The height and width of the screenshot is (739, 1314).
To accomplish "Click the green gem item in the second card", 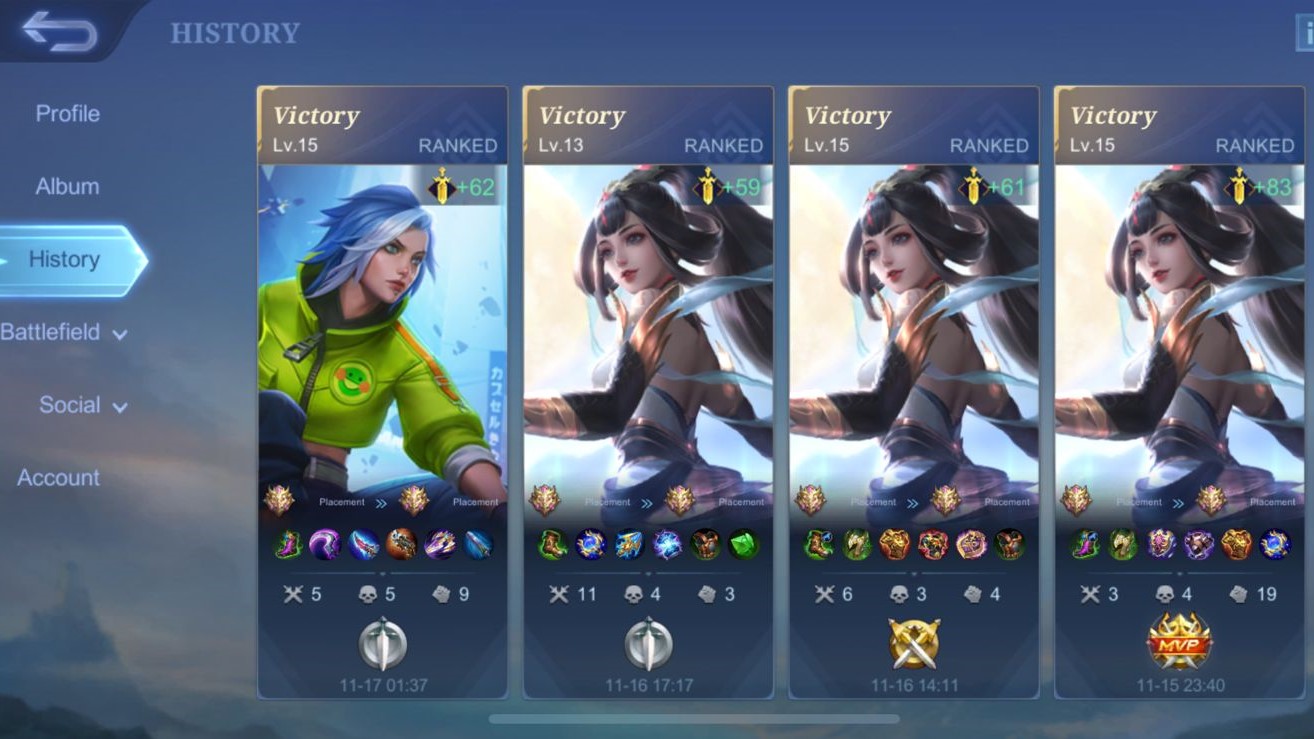I will [x=741, y=542].
